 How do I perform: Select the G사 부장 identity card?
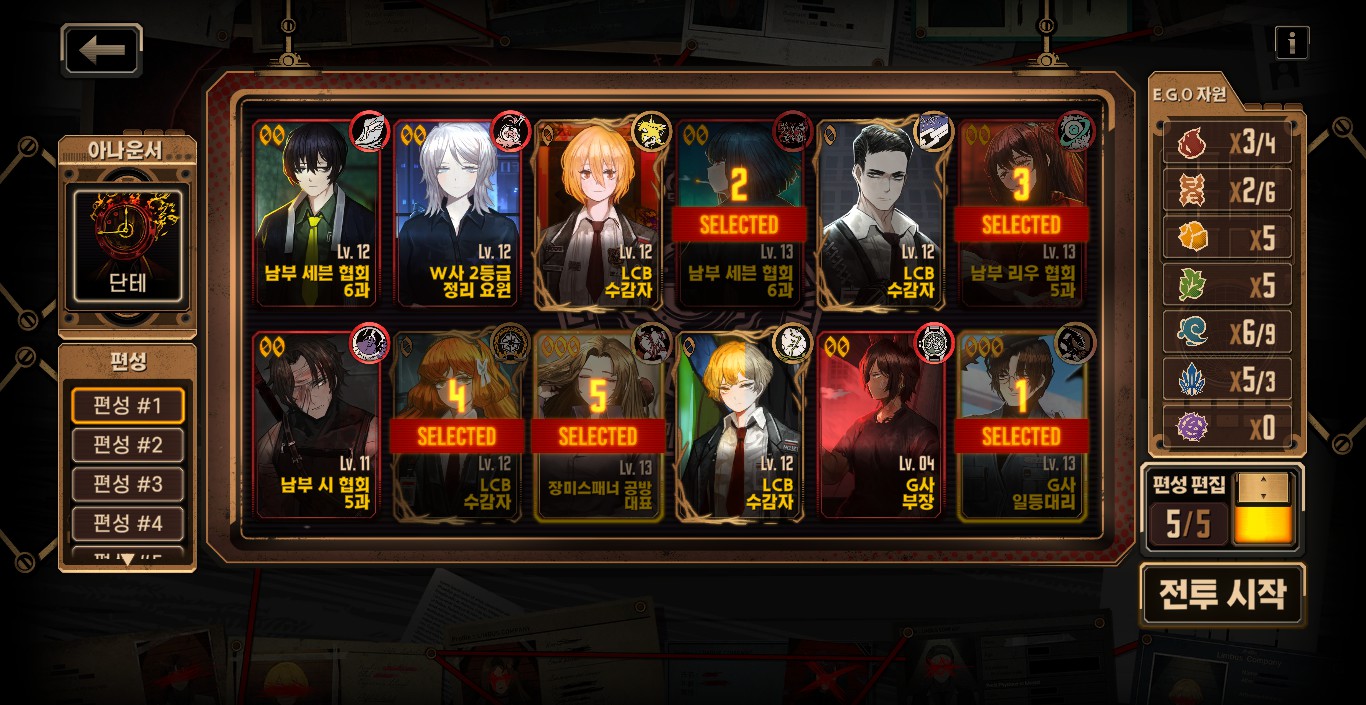click(880, 426)
